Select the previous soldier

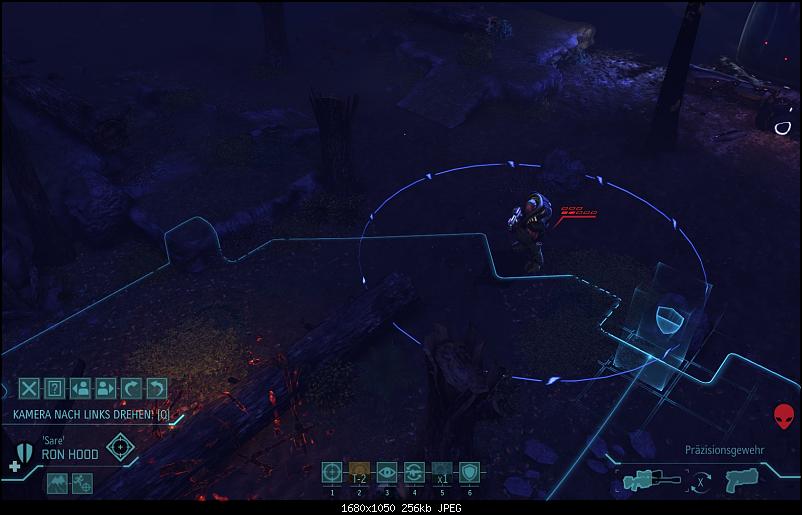click(81, 389)
